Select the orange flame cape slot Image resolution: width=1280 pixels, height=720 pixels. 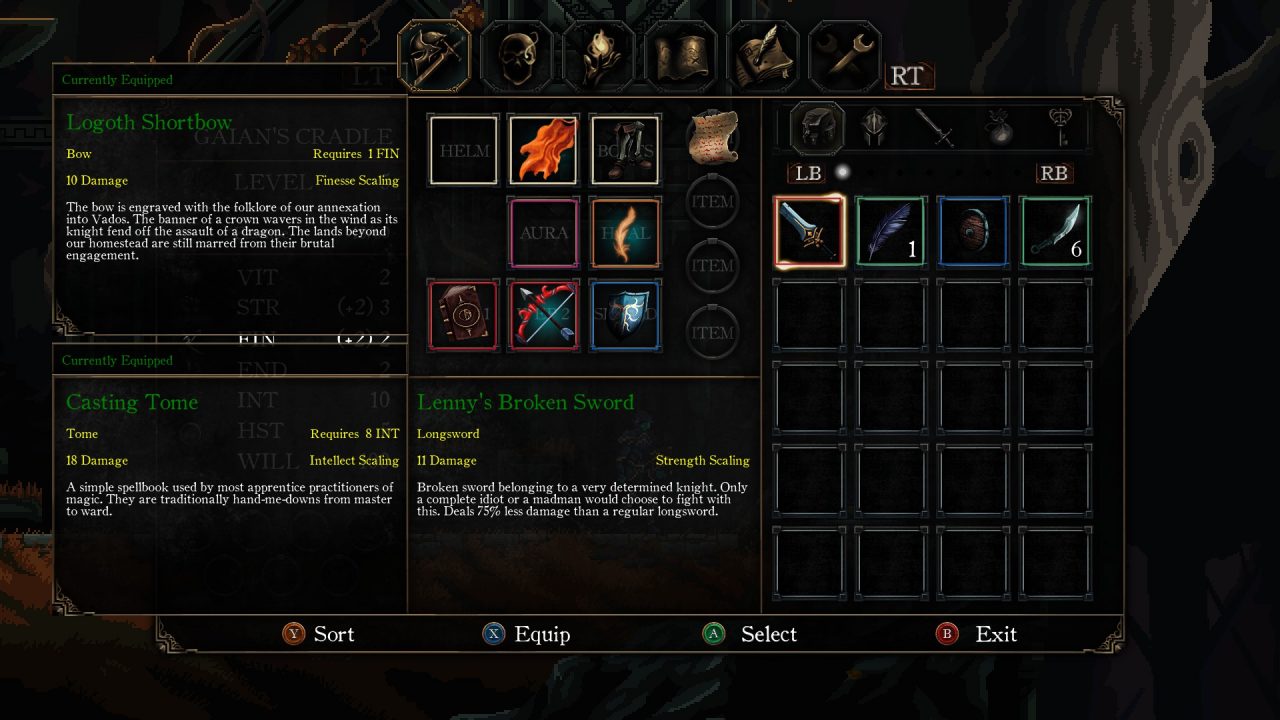tap(544, 151)
